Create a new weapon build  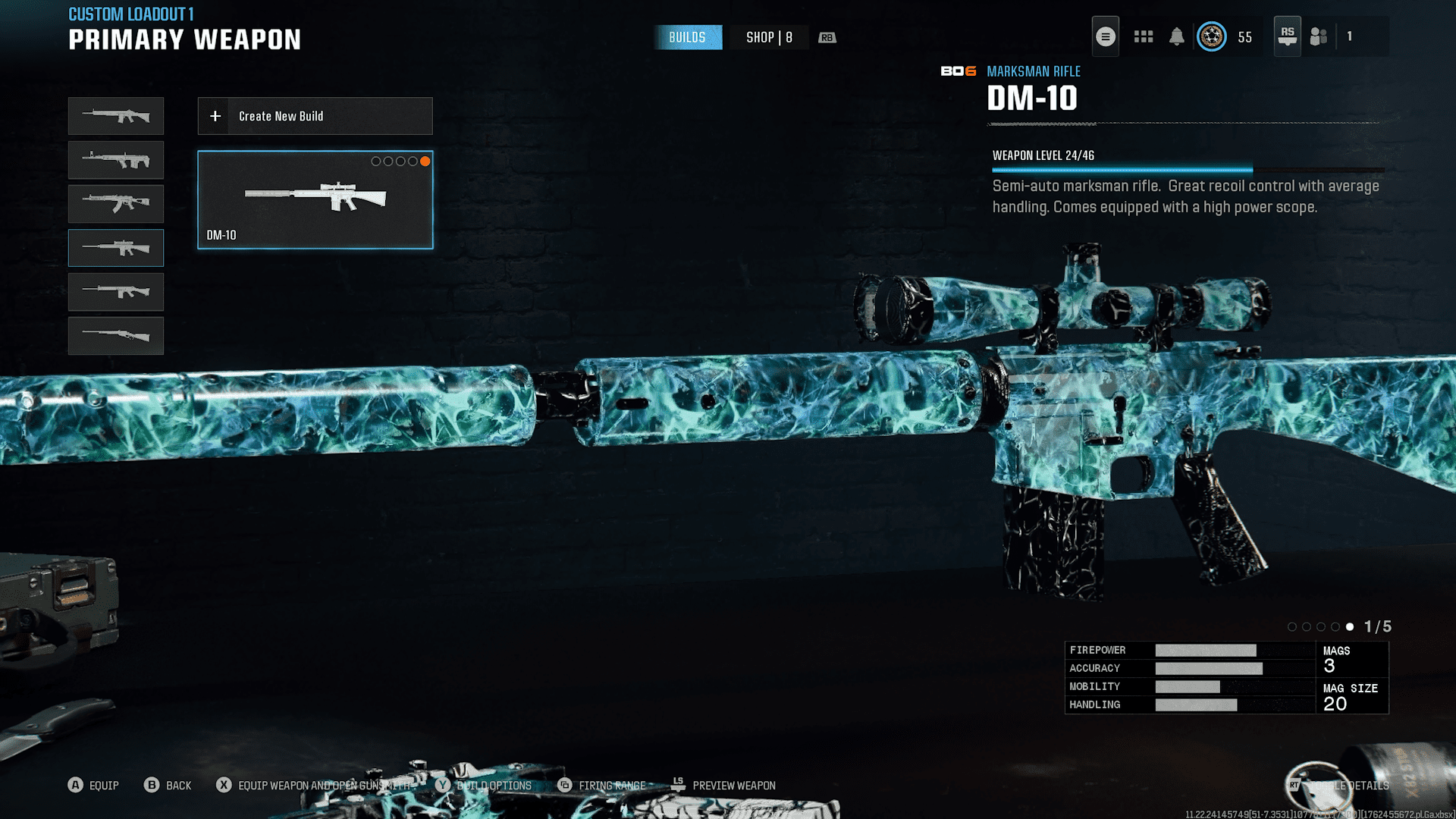tap(315, 116)
